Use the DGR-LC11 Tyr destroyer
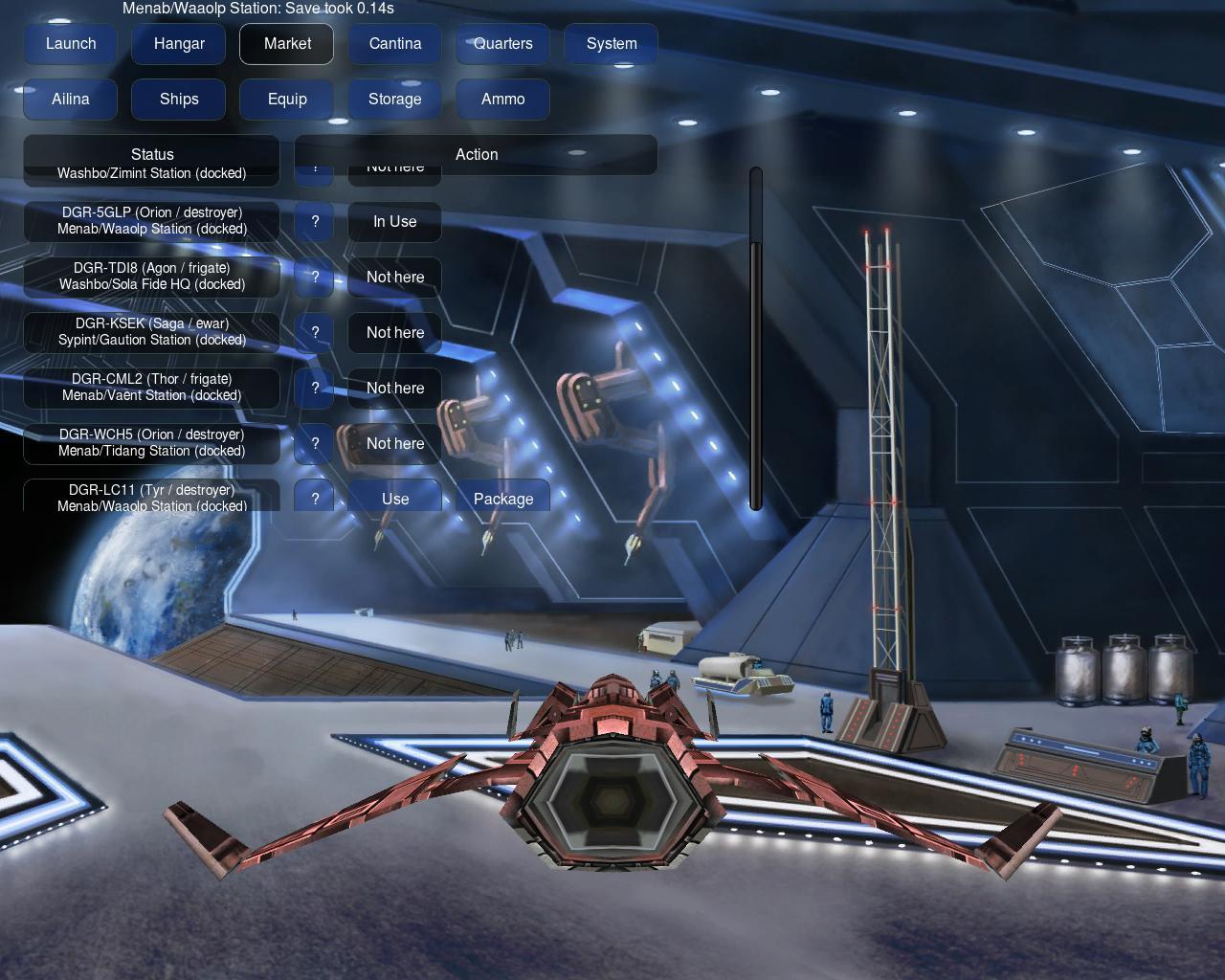This screenshot has height=980, width=1225. pos(395,498)
